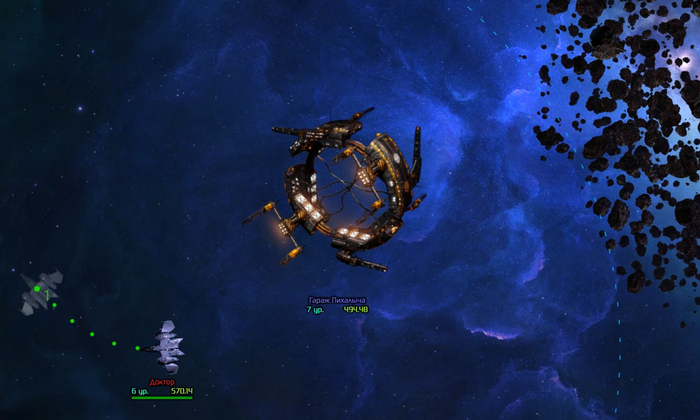Select the Гараж Пихалыча station nameplate
The image size is (700, 420).
[337, 300]
